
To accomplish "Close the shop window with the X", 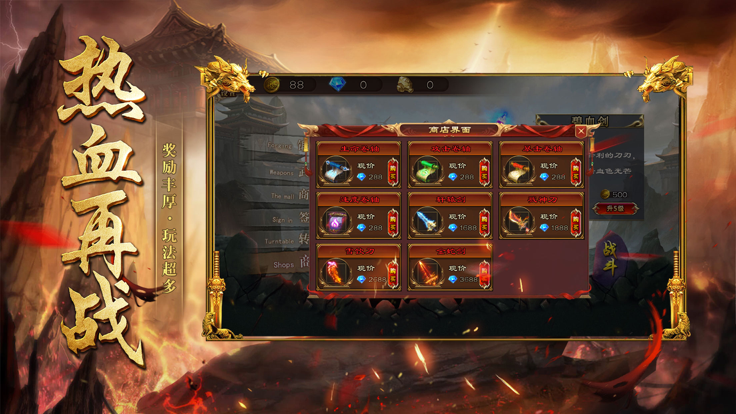I will point(581,131).
